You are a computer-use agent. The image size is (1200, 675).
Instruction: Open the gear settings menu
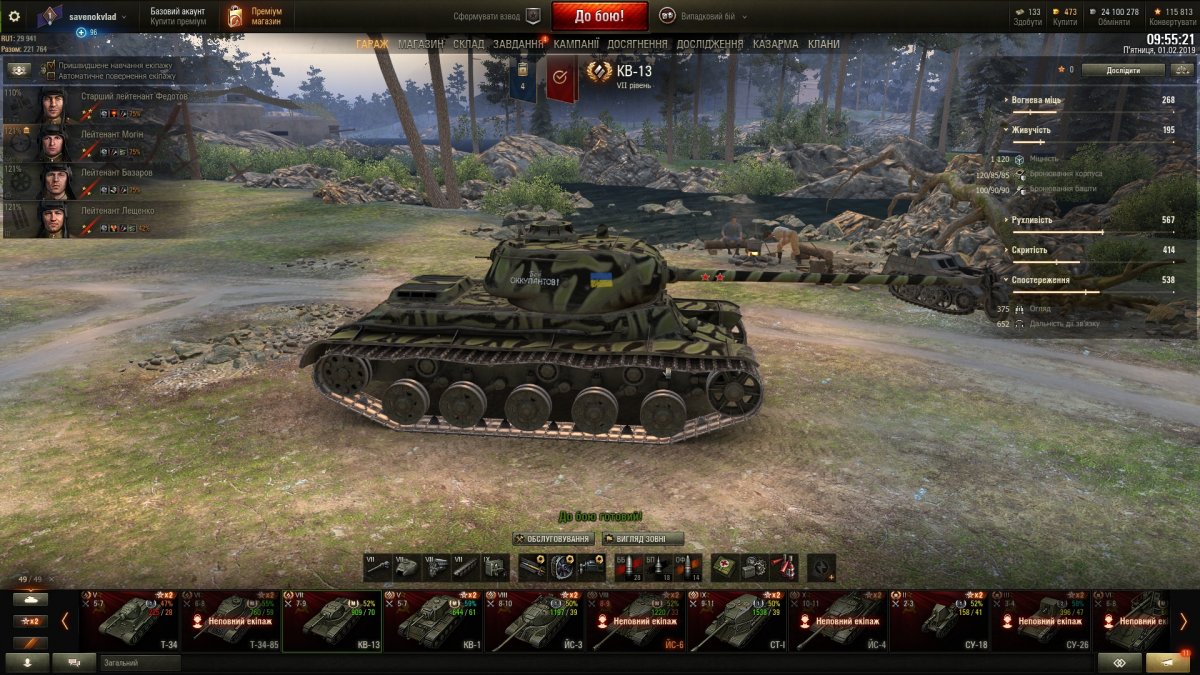tap(14, 16)
